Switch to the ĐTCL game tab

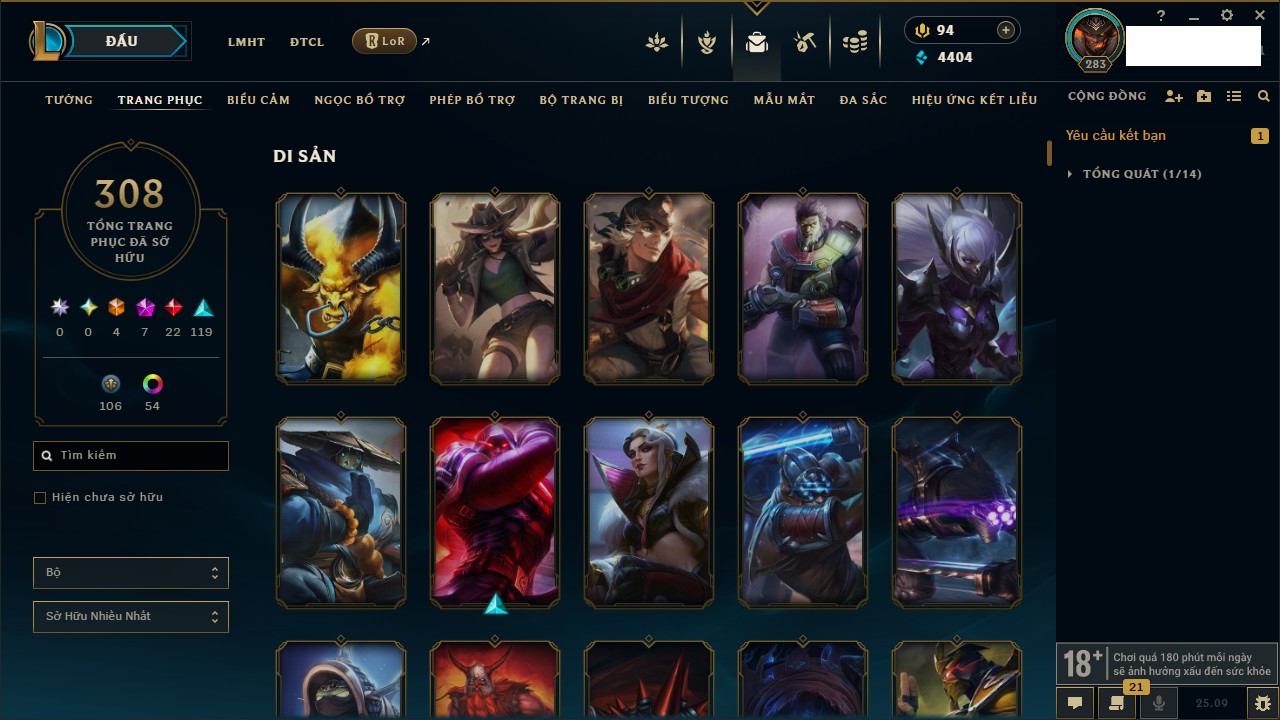point(307,42)
